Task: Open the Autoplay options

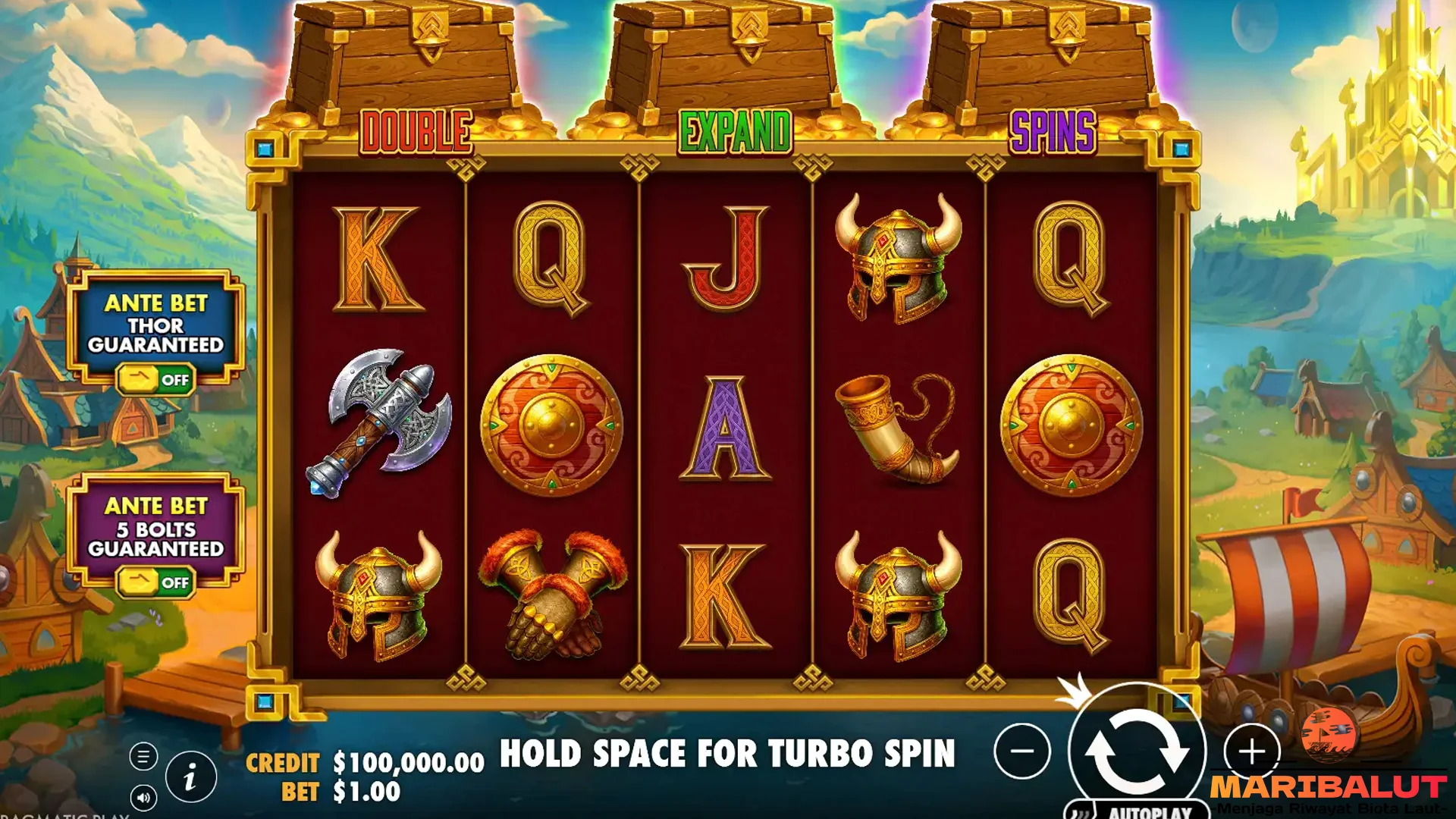Action: (1137, 811)
